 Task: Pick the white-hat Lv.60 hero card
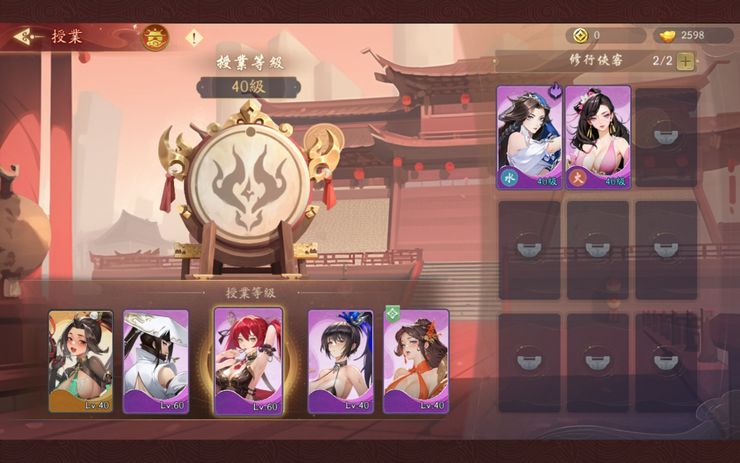pos(156,361)
